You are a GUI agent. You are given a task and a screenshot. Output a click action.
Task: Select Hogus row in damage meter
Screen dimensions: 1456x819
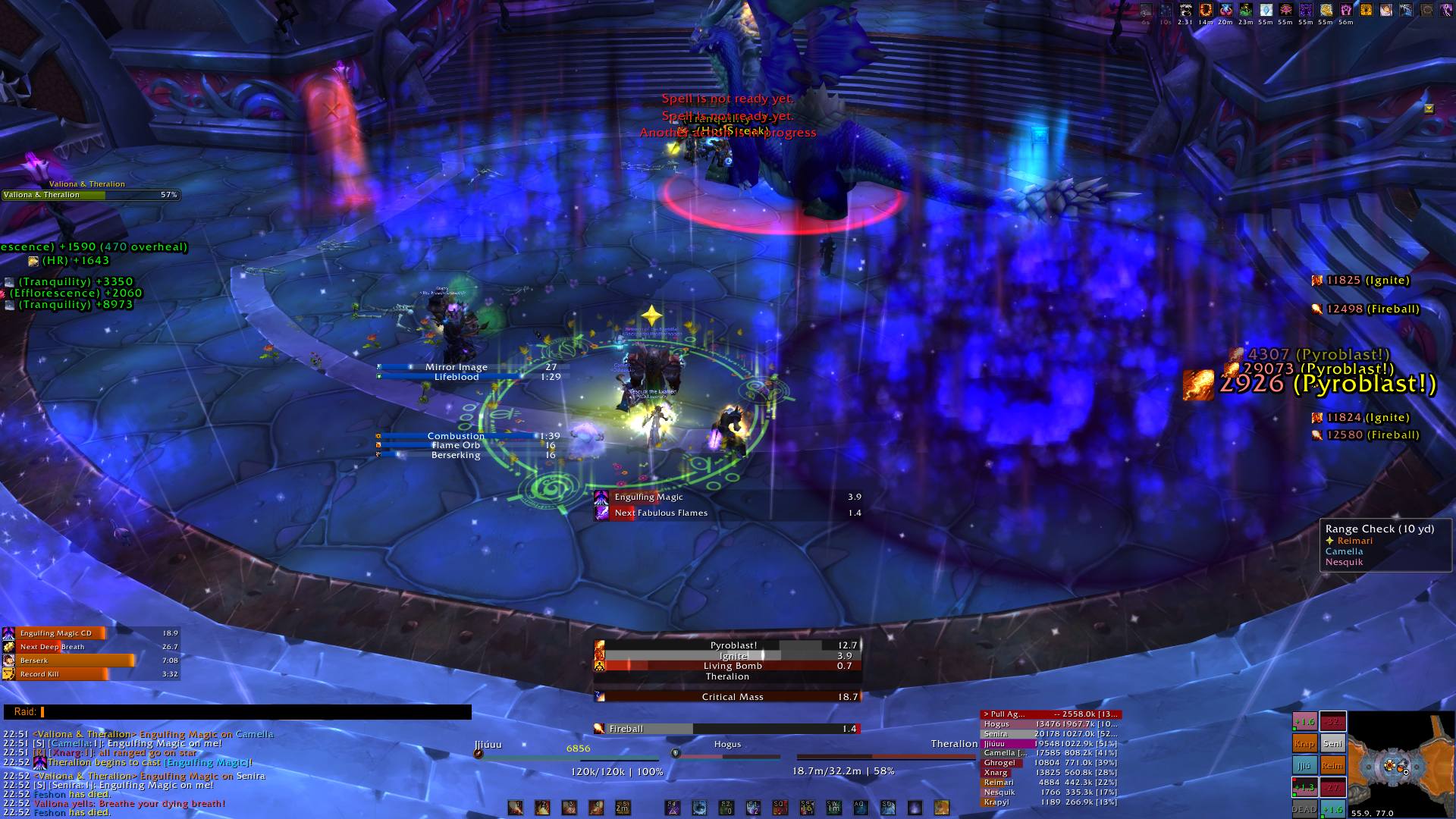(x=1050, y=724)
